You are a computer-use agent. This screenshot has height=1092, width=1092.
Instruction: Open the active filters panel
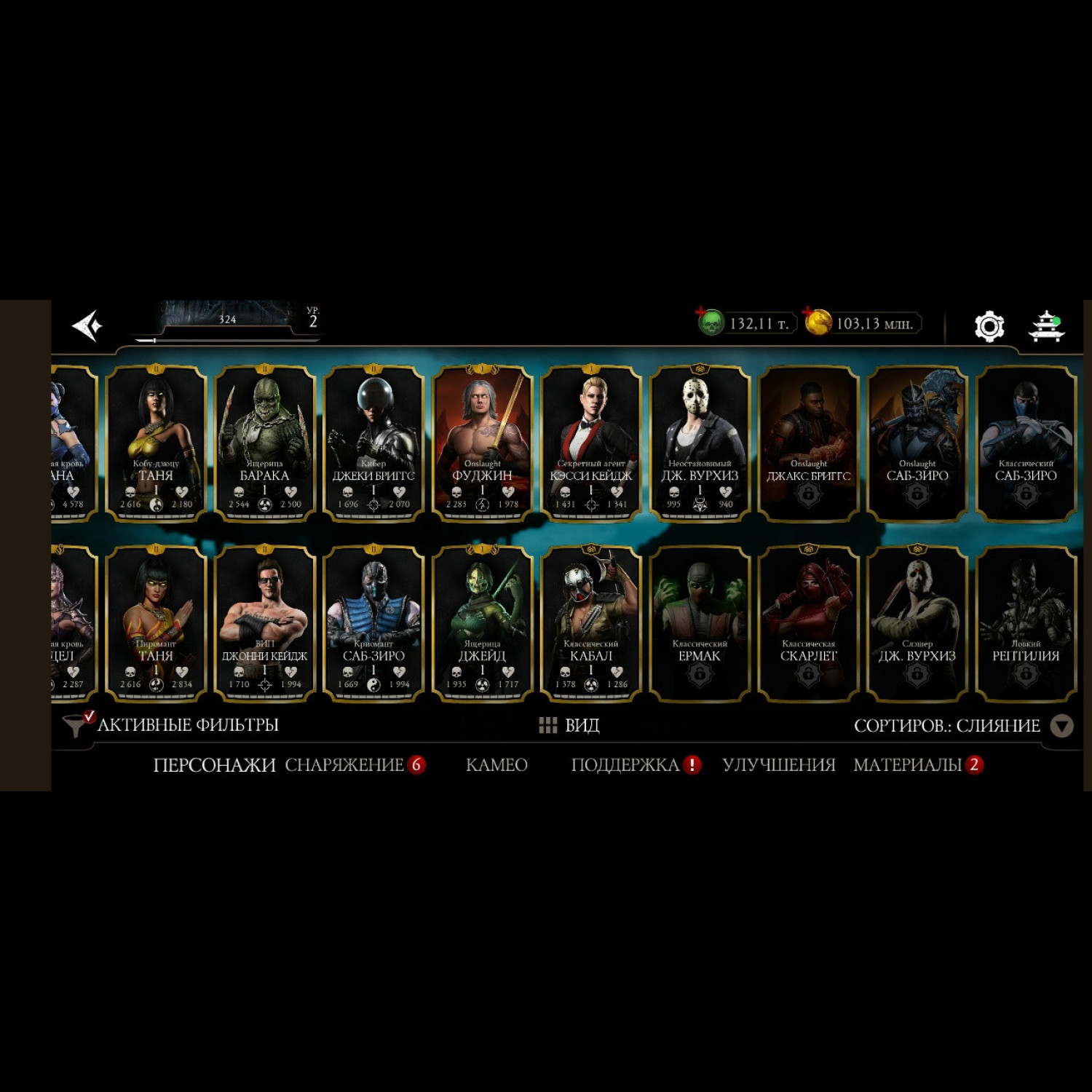tap(173, 725)
